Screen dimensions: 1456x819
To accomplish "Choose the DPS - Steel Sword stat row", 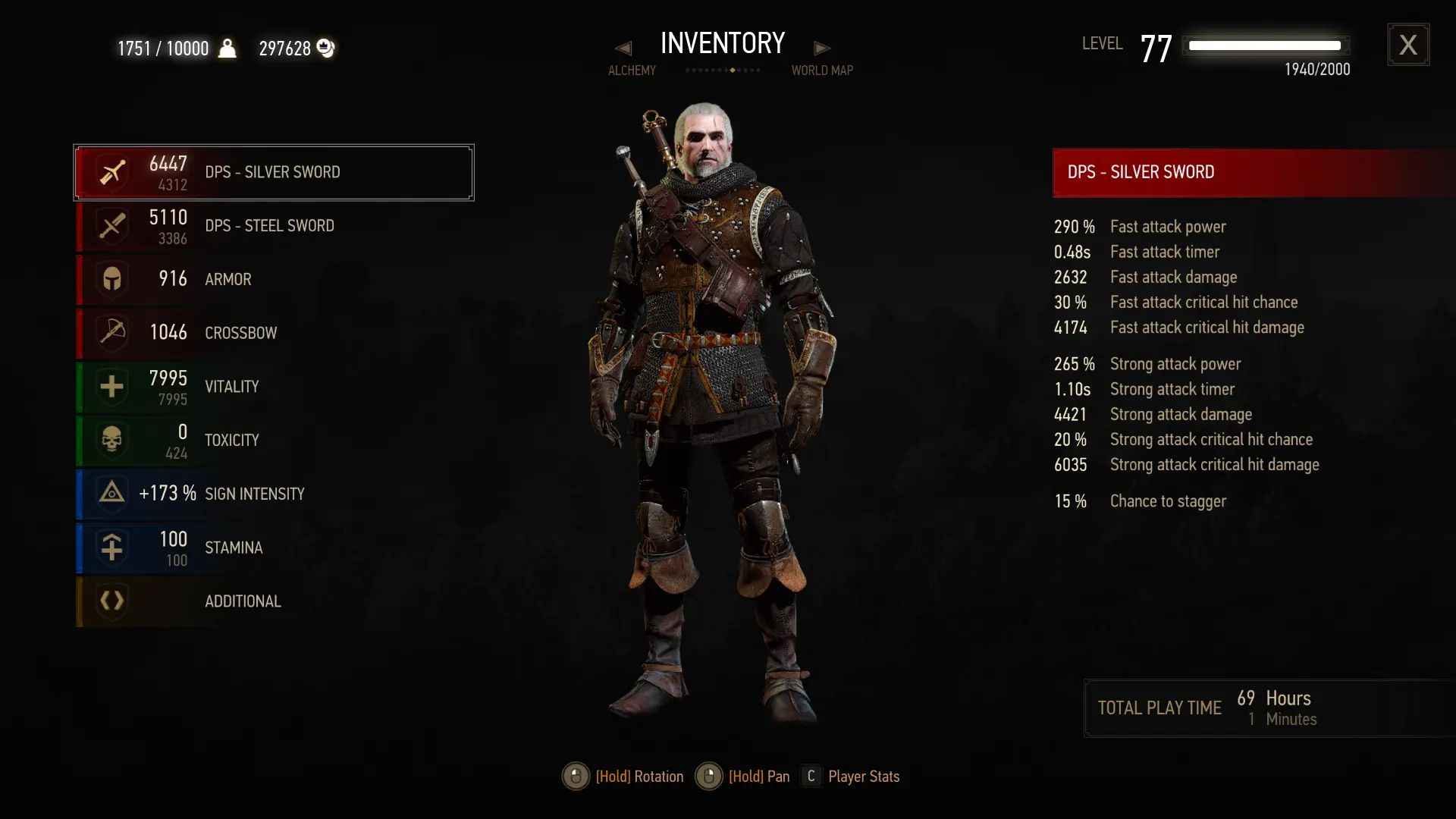I will tap(273, 226).
